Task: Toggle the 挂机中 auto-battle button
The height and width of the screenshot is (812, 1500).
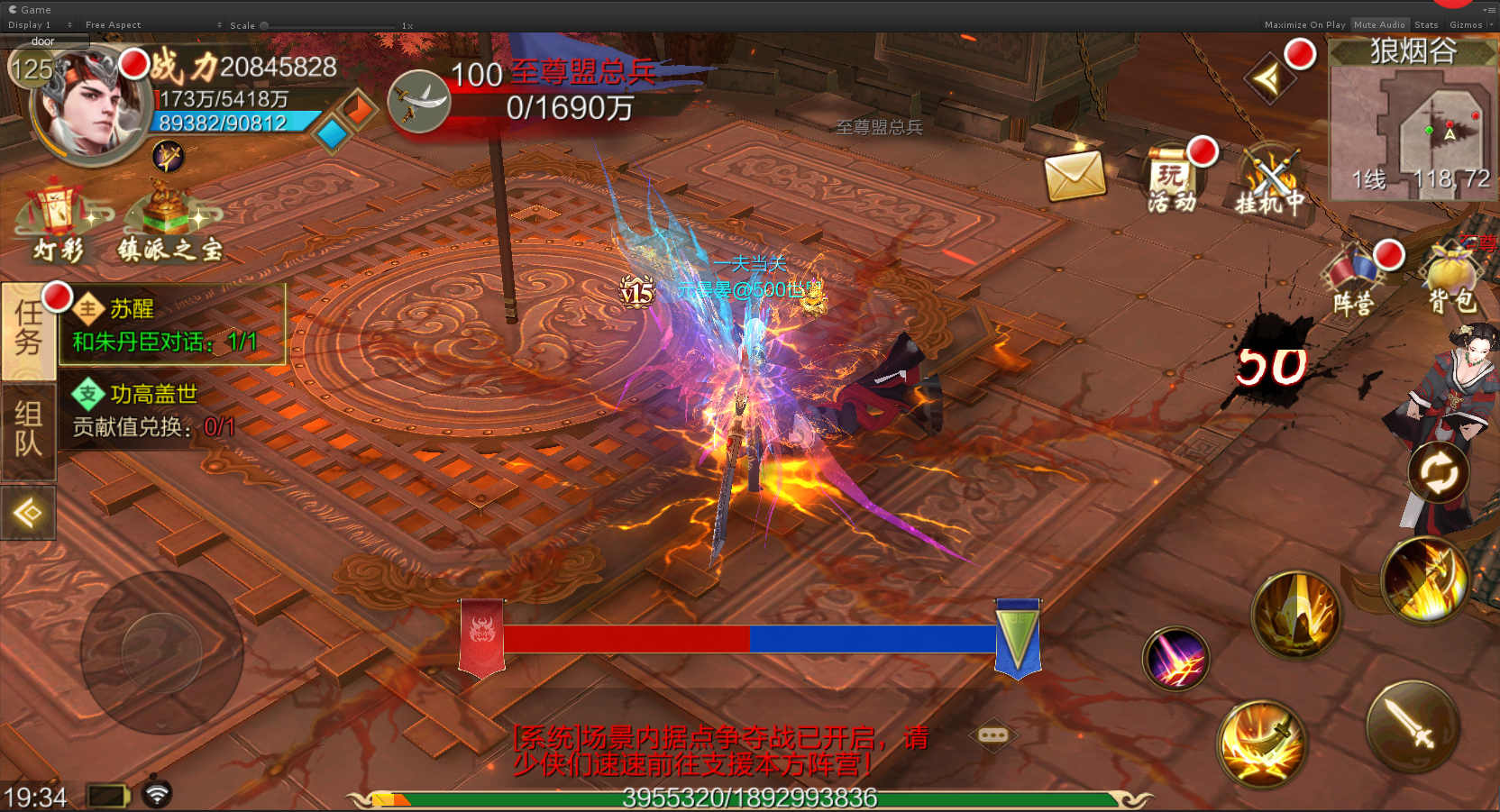Action: [x=1269, y=183]
